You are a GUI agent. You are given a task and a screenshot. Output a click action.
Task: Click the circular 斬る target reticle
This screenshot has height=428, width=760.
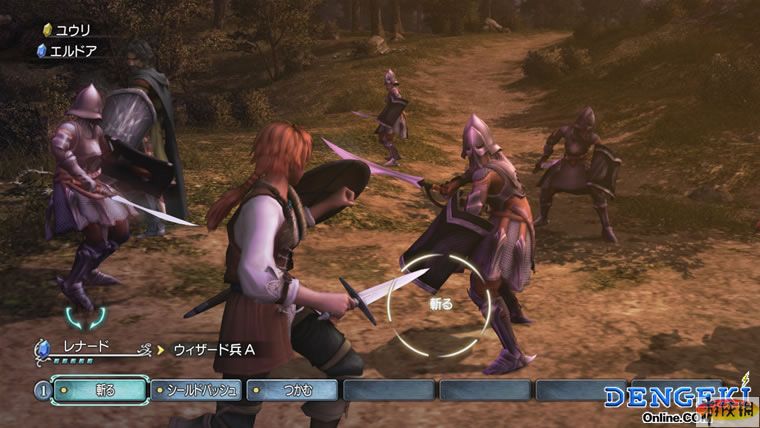tap(439, 304)
